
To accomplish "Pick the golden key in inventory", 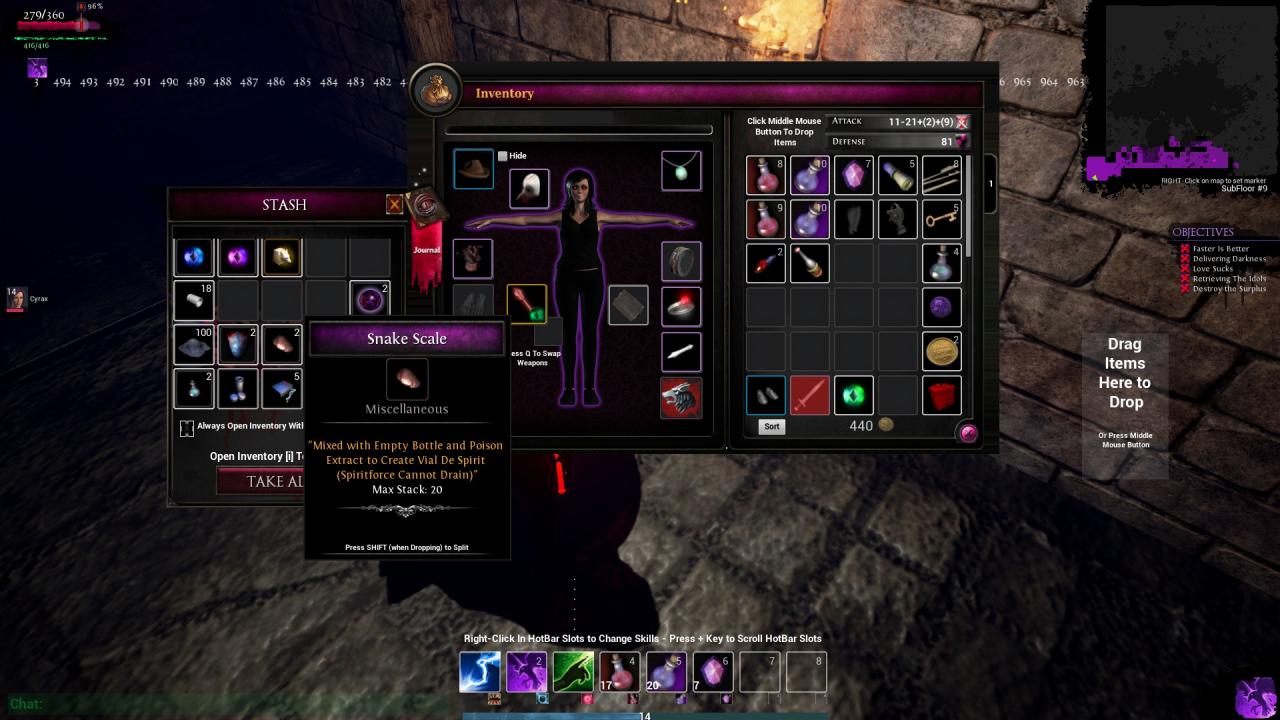I will click(x=941, y=219).
